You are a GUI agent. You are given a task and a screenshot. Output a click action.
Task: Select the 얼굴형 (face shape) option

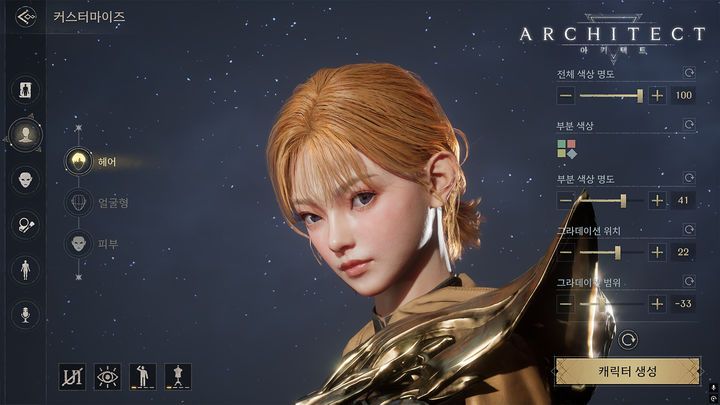point(79,202)
